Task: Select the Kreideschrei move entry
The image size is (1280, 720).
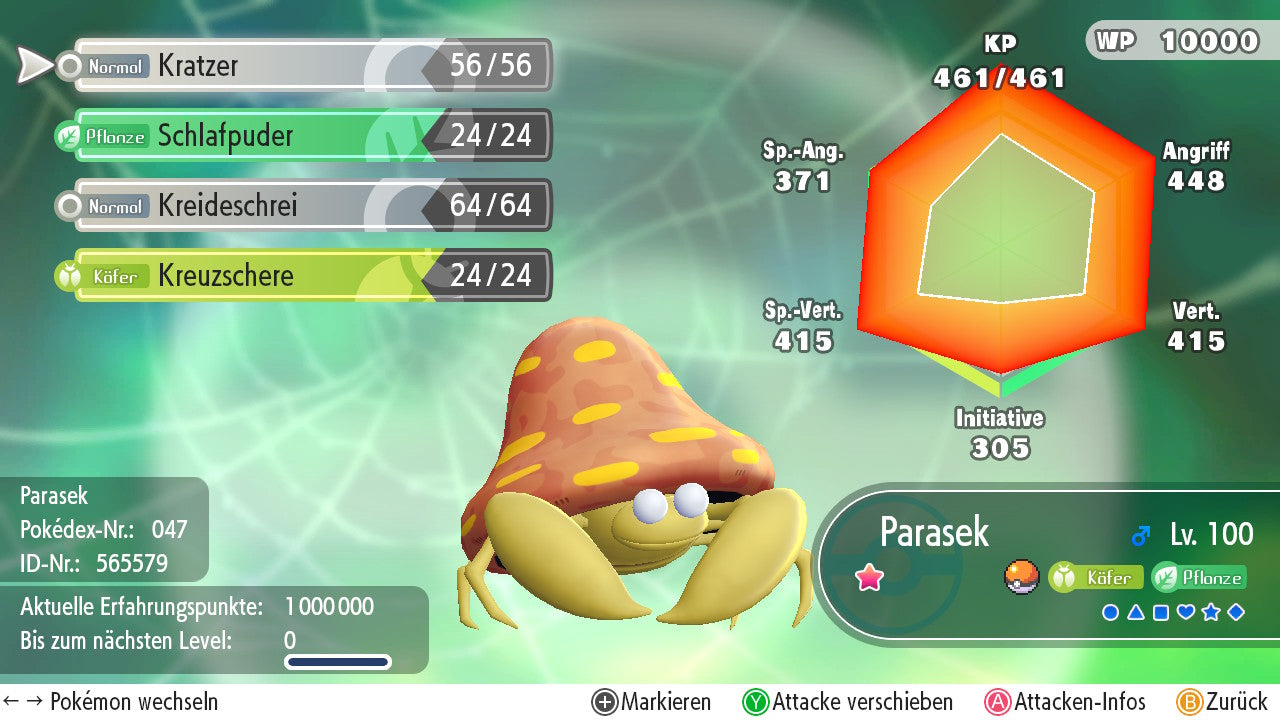Action: point(310,206)
